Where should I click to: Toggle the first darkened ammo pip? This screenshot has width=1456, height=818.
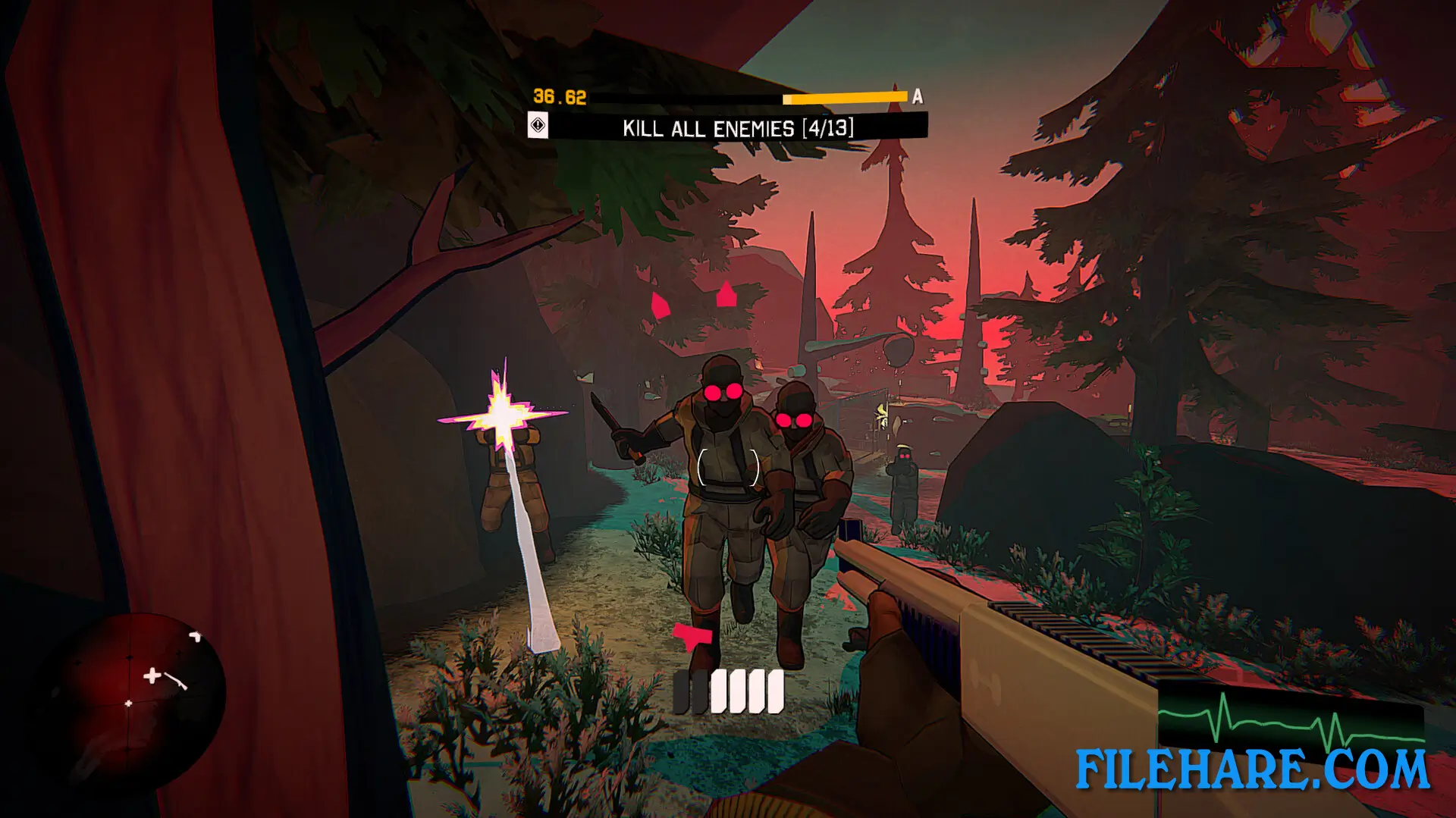[x=681, y=691]
